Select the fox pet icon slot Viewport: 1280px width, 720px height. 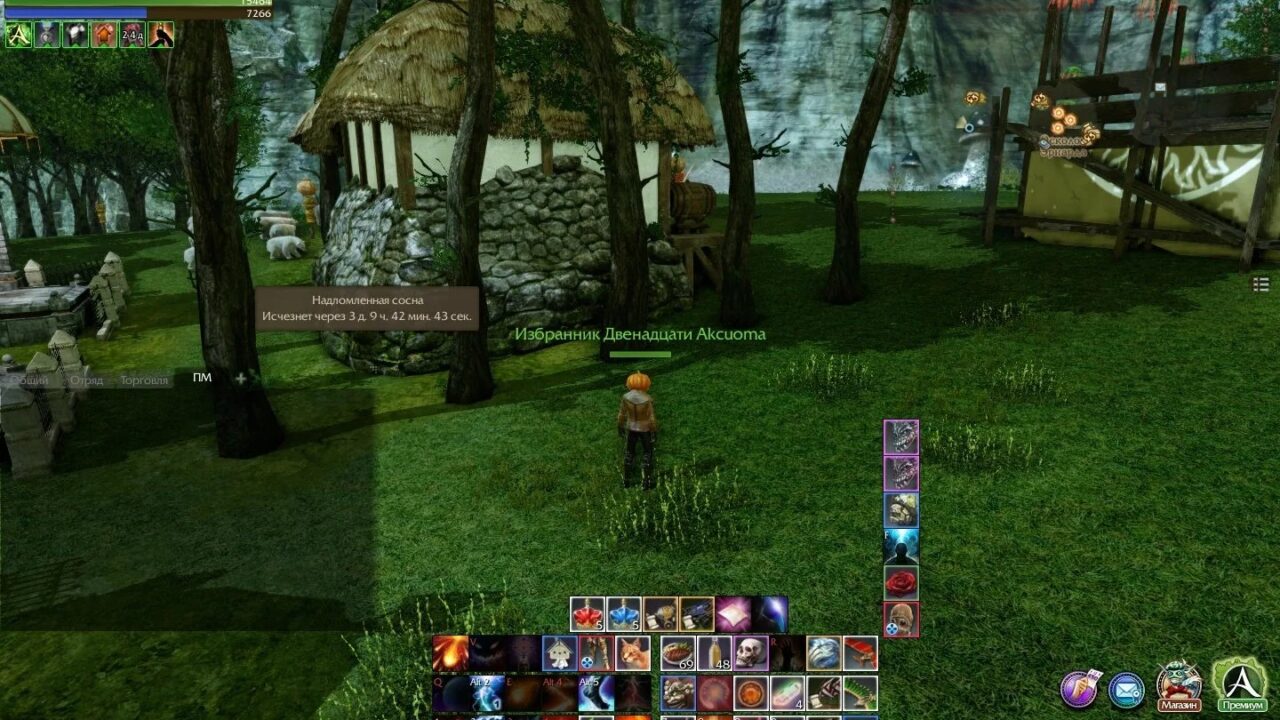[x=632, y=653]
